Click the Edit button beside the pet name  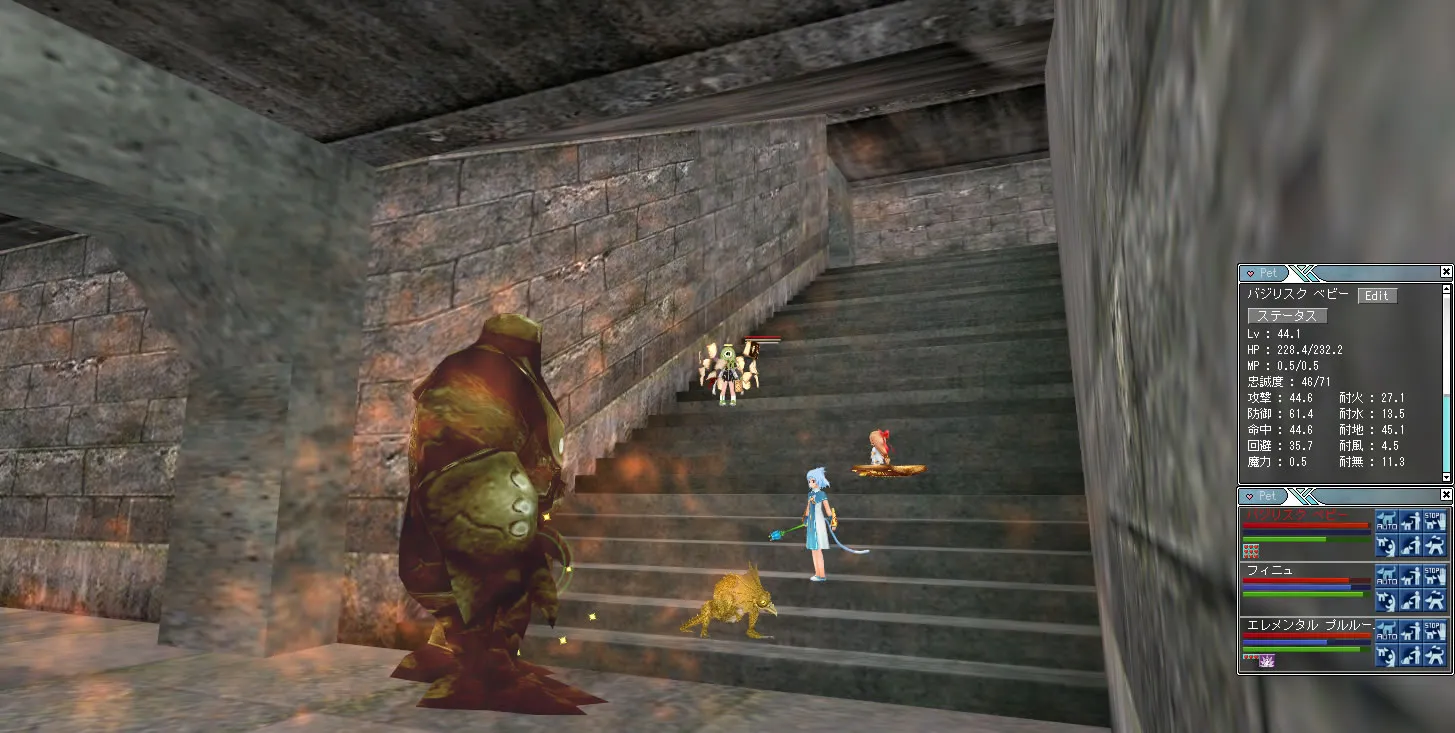click(1376, 296)
